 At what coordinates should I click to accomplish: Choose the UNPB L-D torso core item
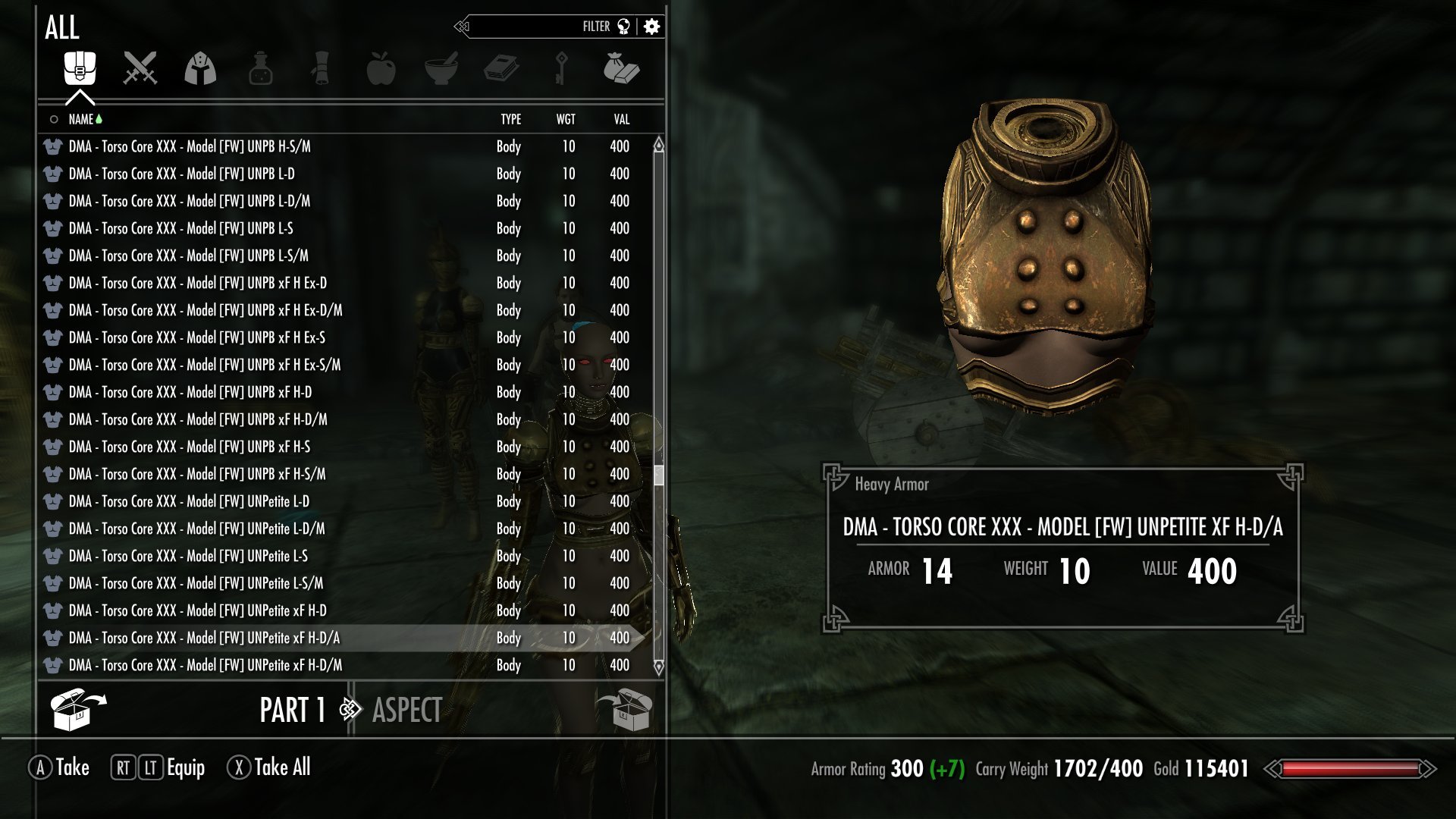point(182,174)
